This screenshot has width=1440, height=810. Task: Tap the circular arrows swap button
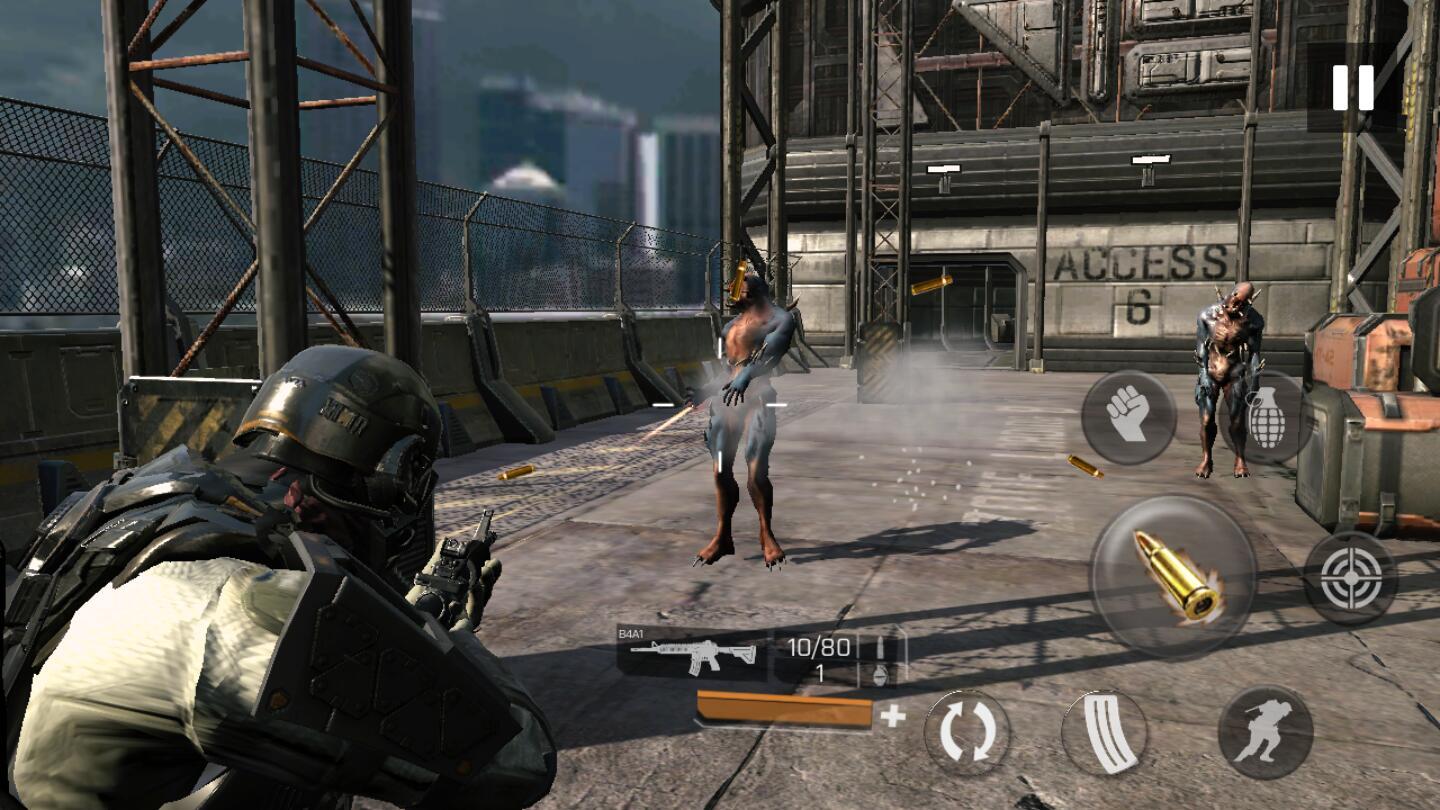click(966, 732)
